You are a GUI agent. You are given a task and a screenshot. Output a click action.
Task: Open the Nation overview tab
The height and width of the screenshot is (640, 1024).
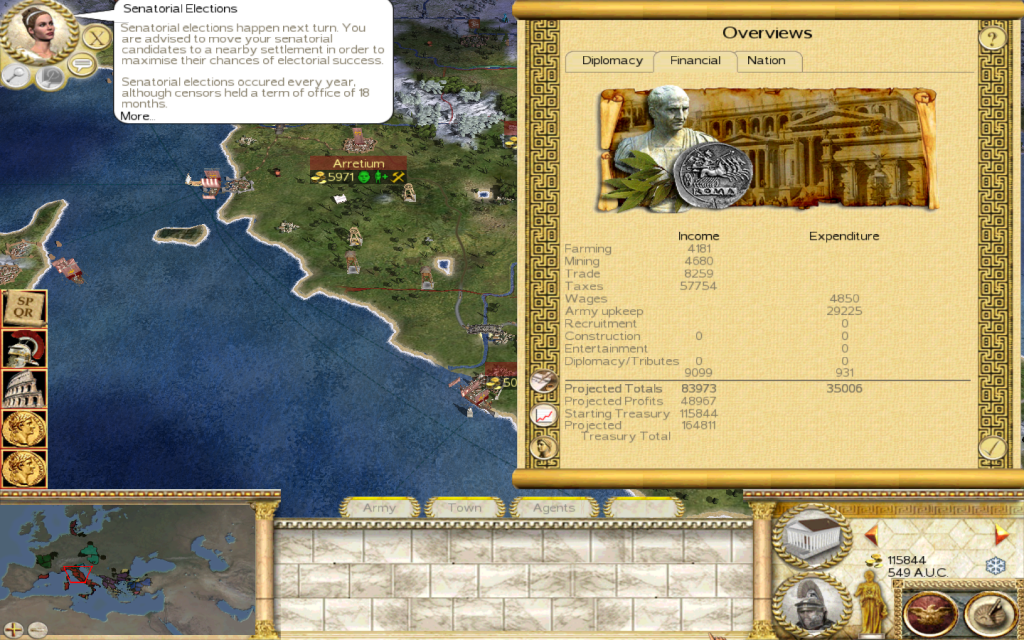click(x=767, y=61)
